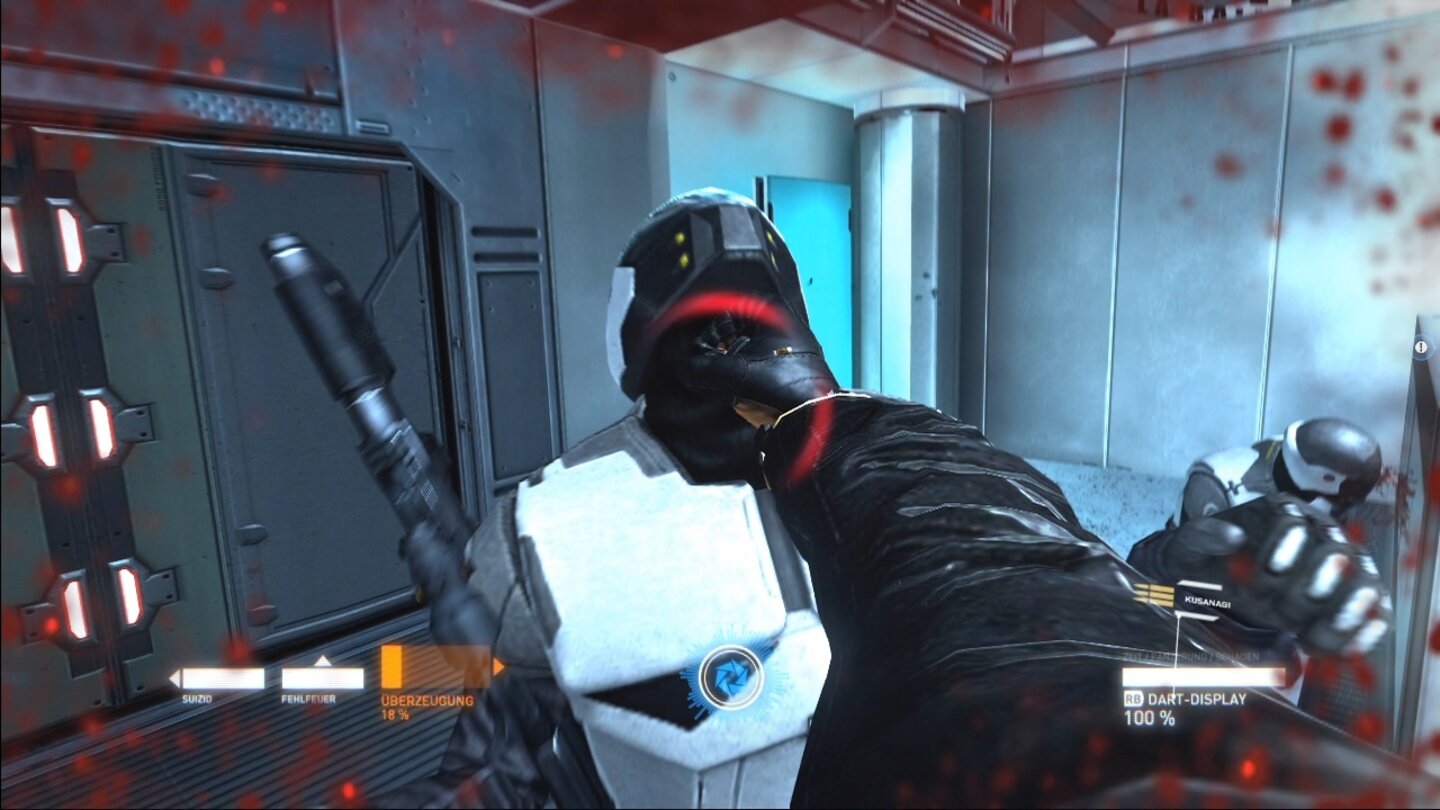Select the RB button prompt icon
Viewport: 1440px width, 810px height.
tap(1134, 698)
